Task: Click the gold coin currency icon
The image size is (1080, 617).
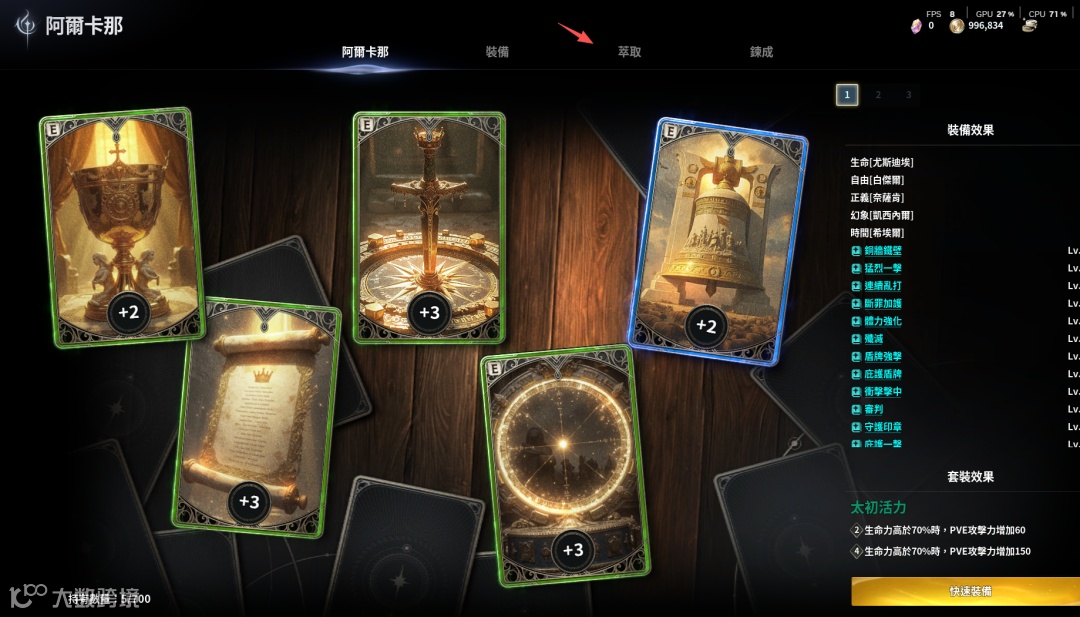Action: click(957, 26)
